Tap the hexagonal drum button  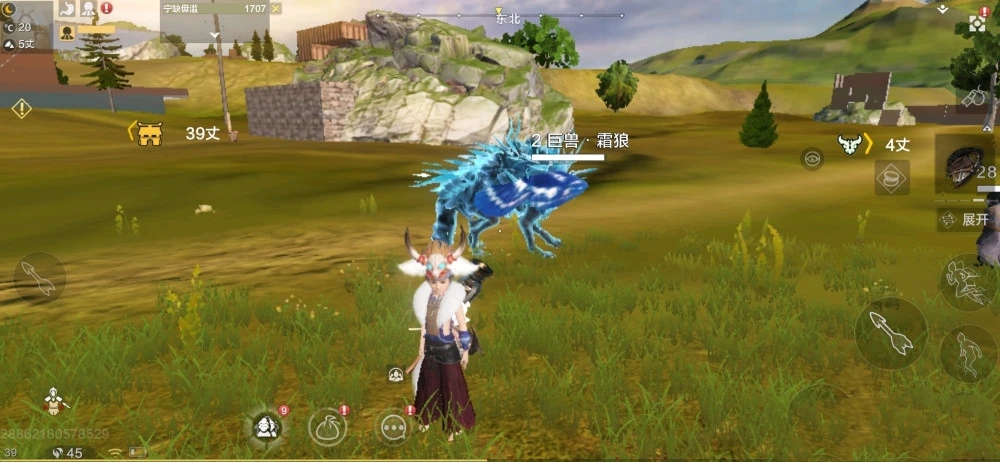point(890,178)
